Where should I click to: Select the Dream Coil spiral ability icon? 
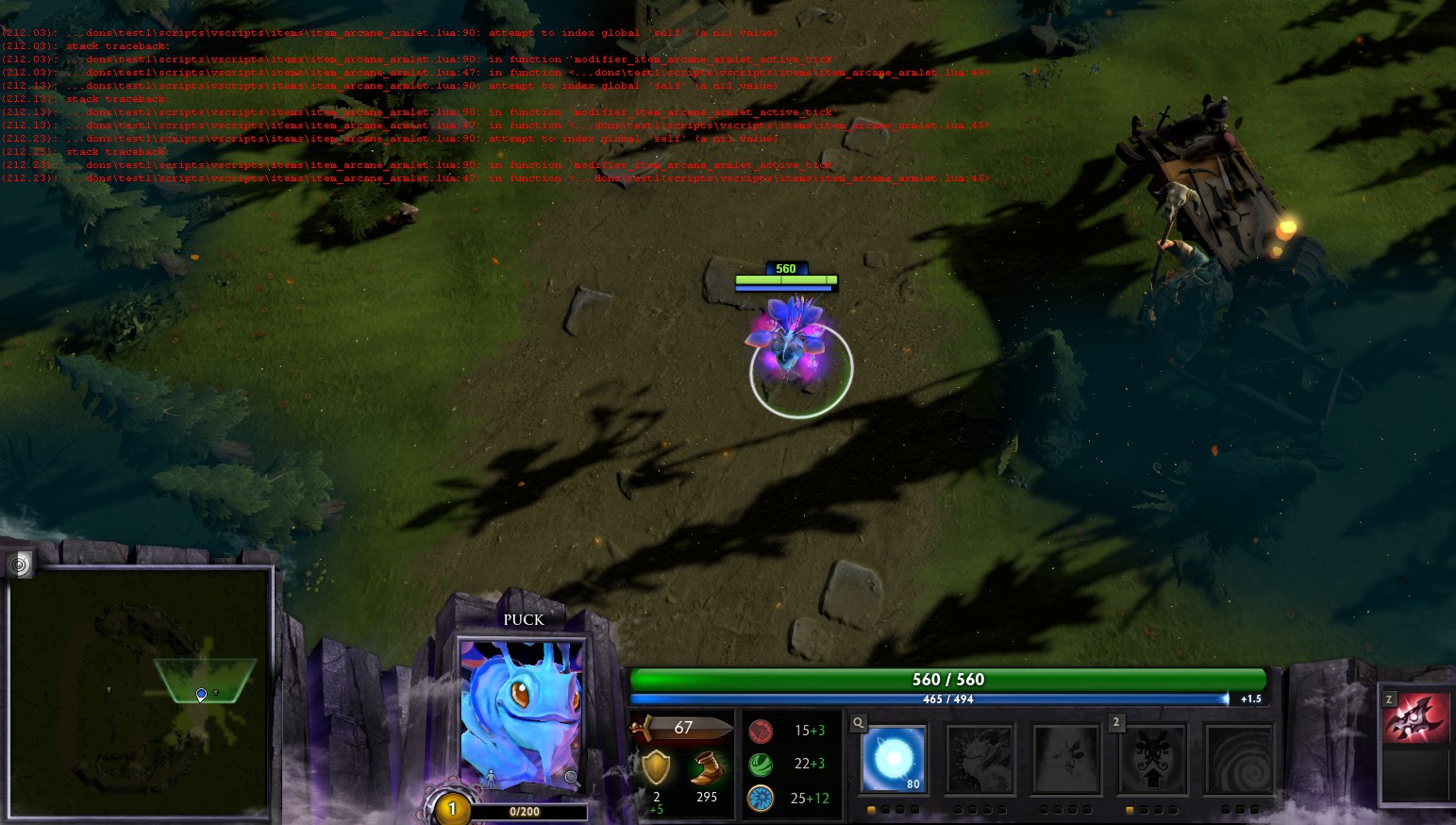[1239, 760]
